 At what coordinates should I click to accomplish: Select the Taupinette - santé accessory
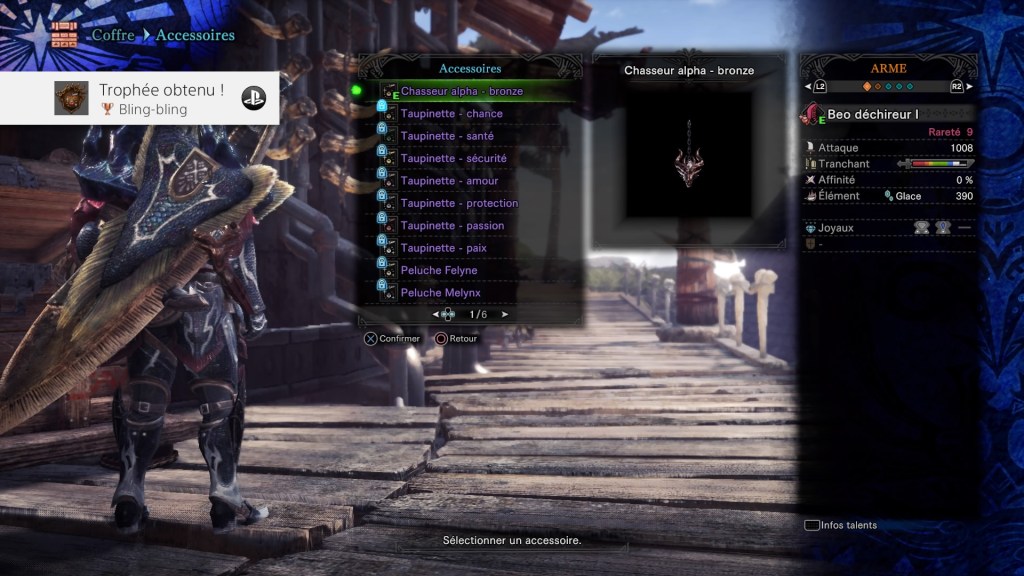447,136
